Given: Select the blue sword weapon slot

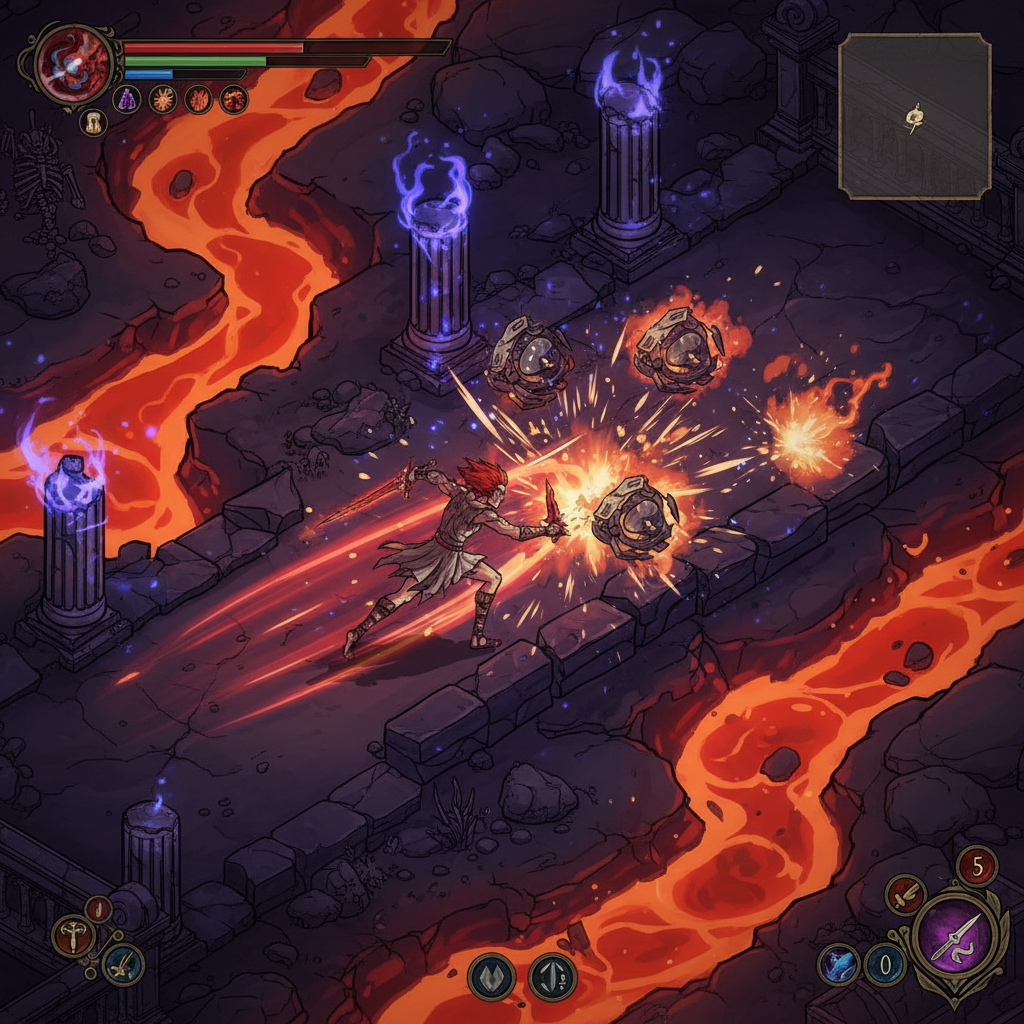Looking at the screenshot, I should (123, 964).
